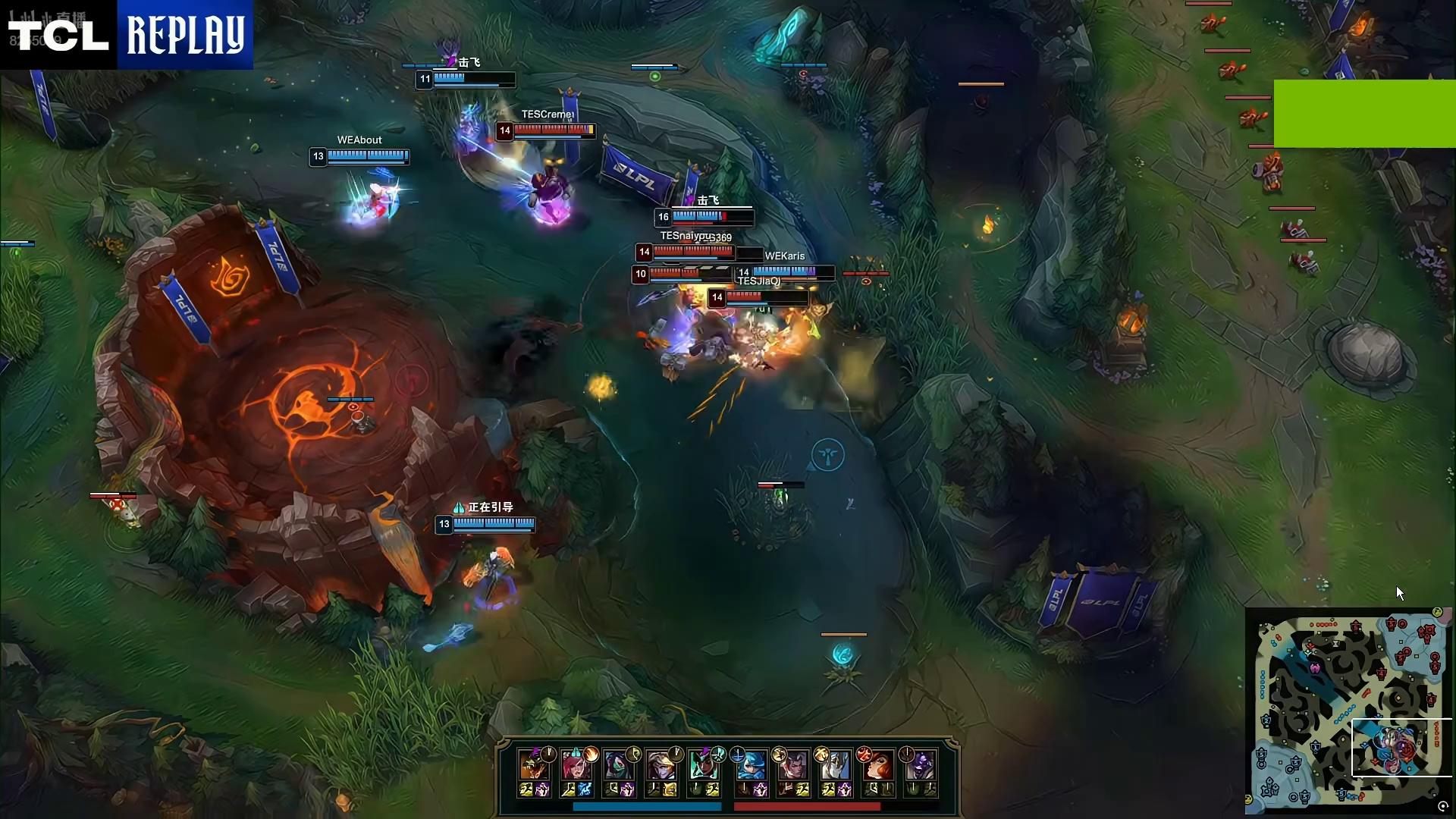Select the dark-haired male champion portrait
Viewport: 1456px width, 819px height.
point(794,766)
